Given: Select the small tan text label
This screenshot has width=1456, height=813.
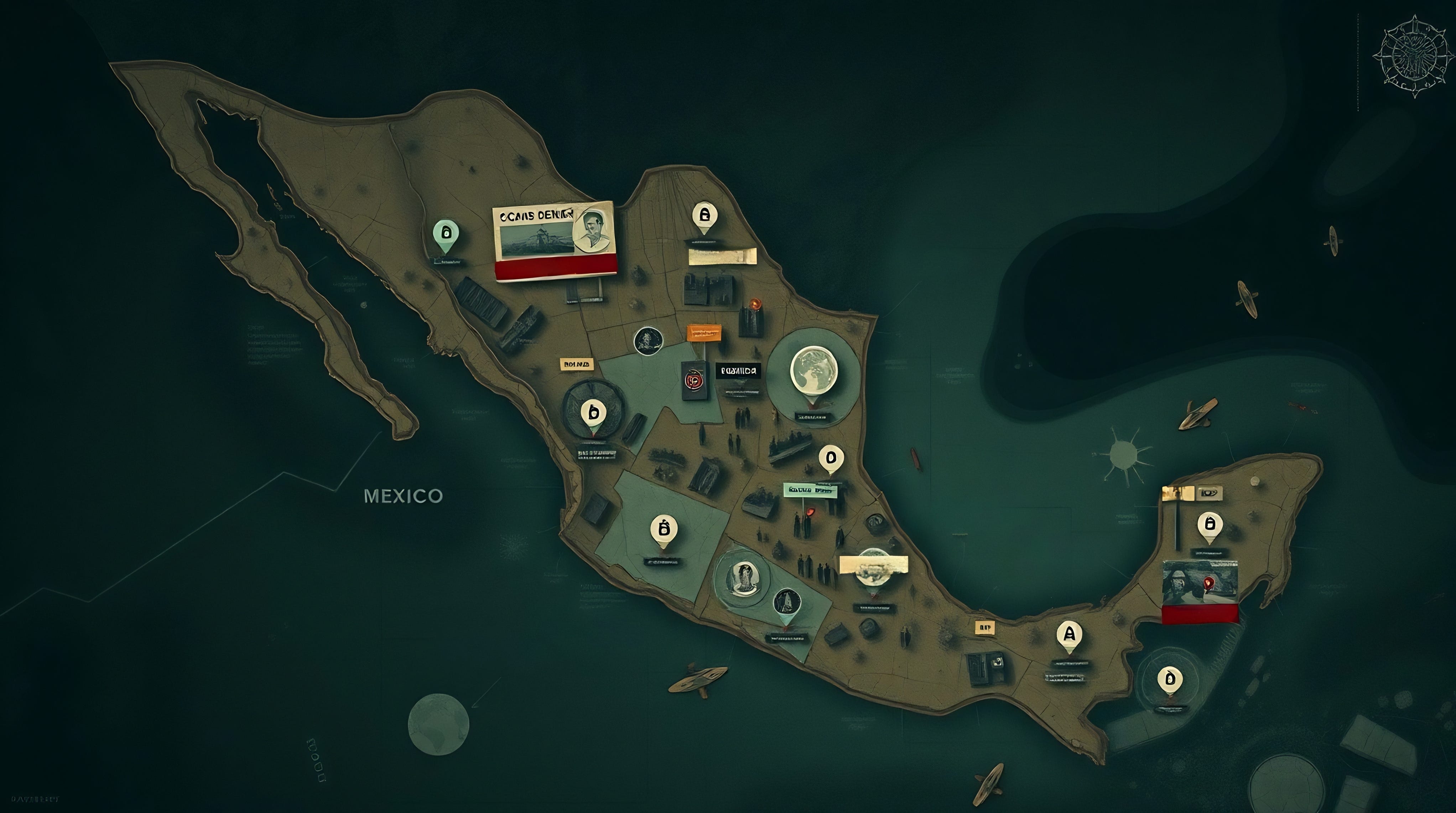Looking at the screenshot, I should coord(577,364).
